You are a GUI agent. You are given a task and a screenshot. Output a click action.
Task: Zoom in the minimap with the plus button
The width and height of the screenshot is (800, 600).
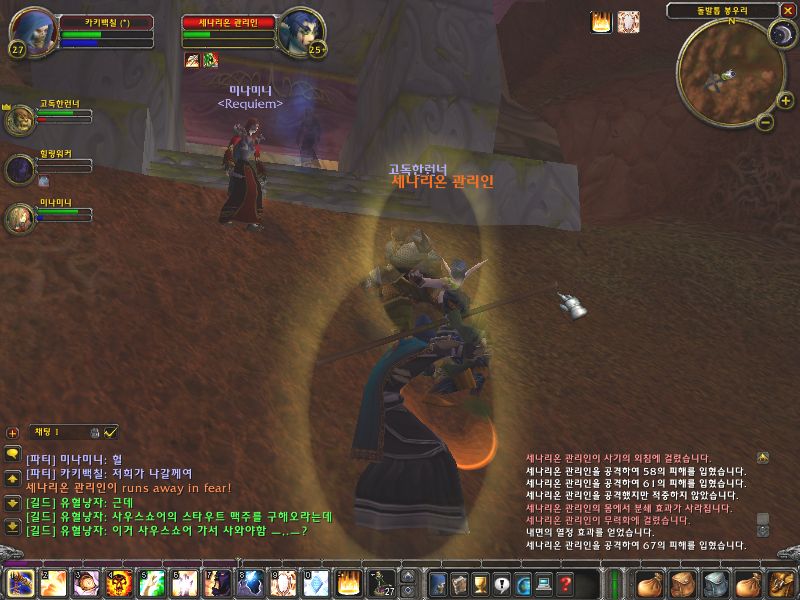coord(786,100)
